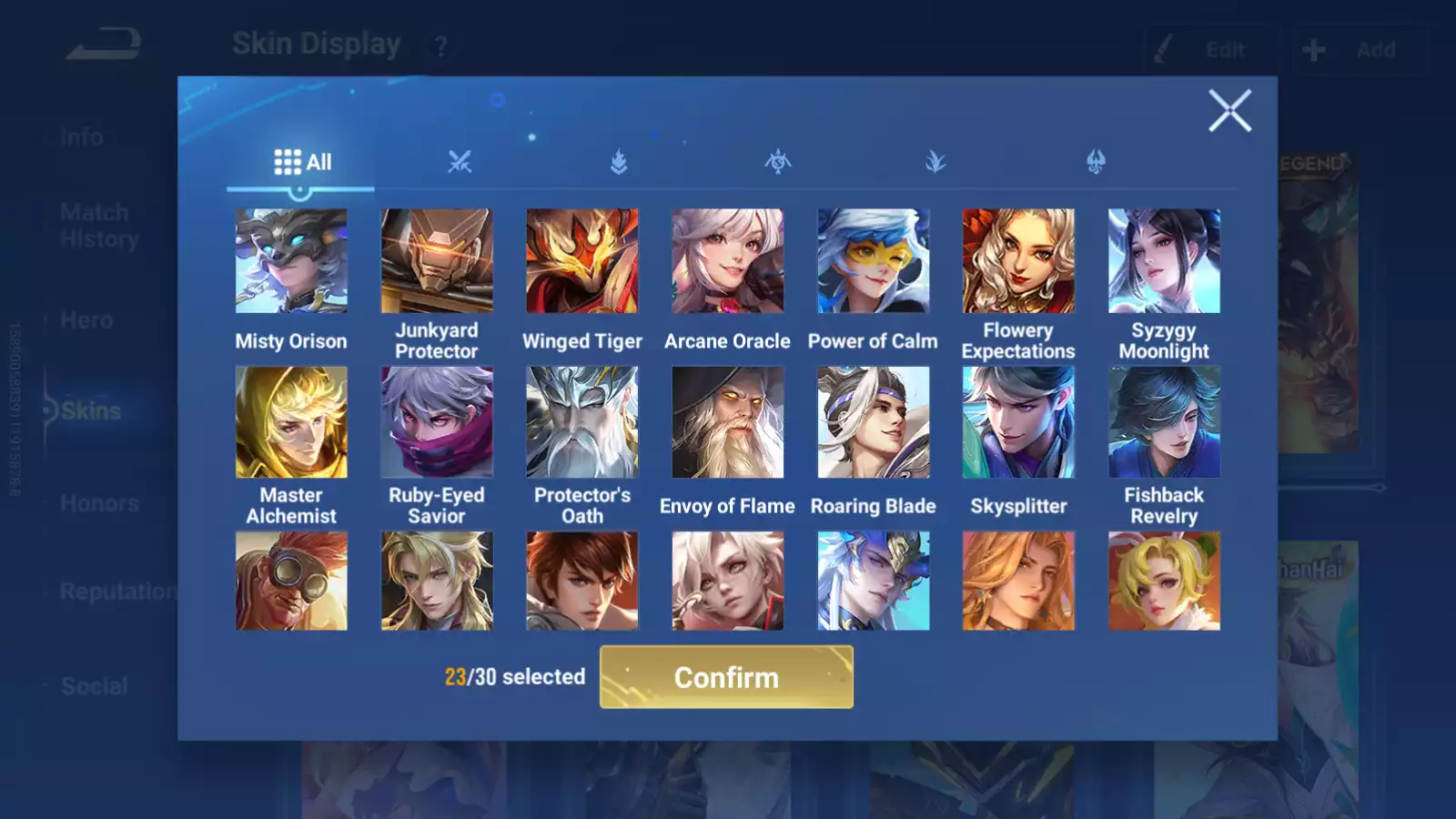
Task: Confirm the skin selection
Action: 726,677
